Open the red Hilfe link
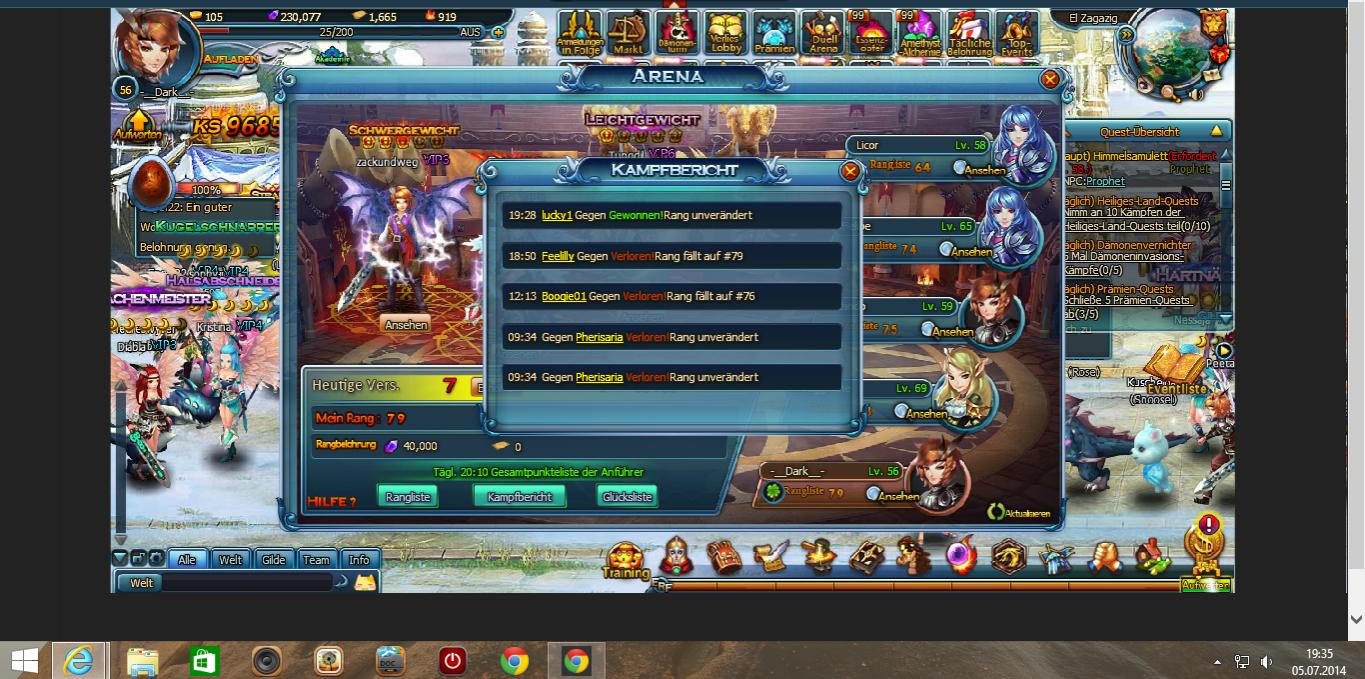Image resolution: width=1365 pixels, height=679 pixels. tap(331, 501)
